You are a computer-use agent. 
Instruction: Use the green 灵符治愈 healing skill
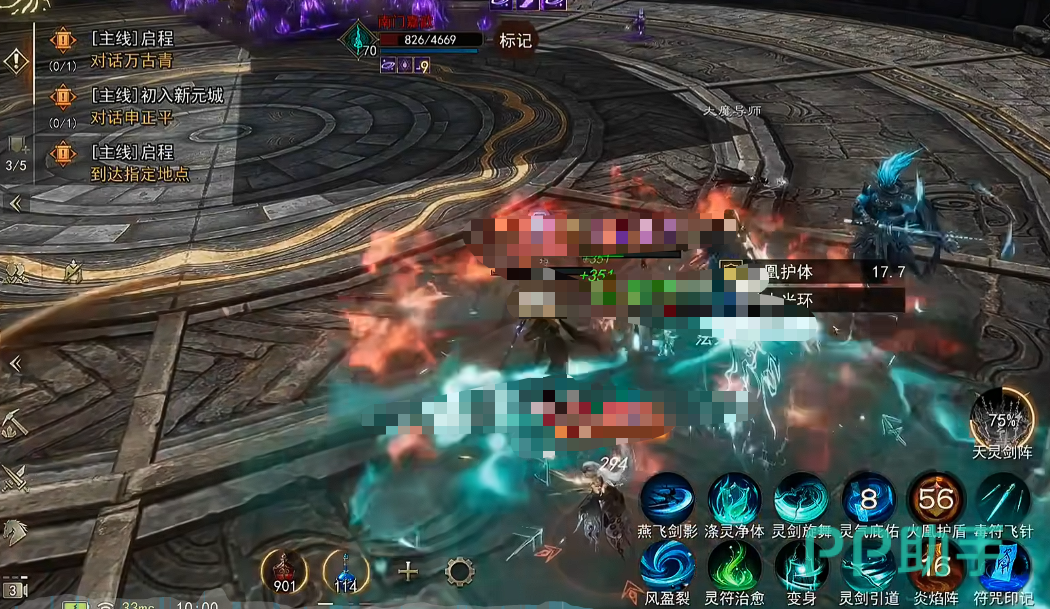pos(734,566)
